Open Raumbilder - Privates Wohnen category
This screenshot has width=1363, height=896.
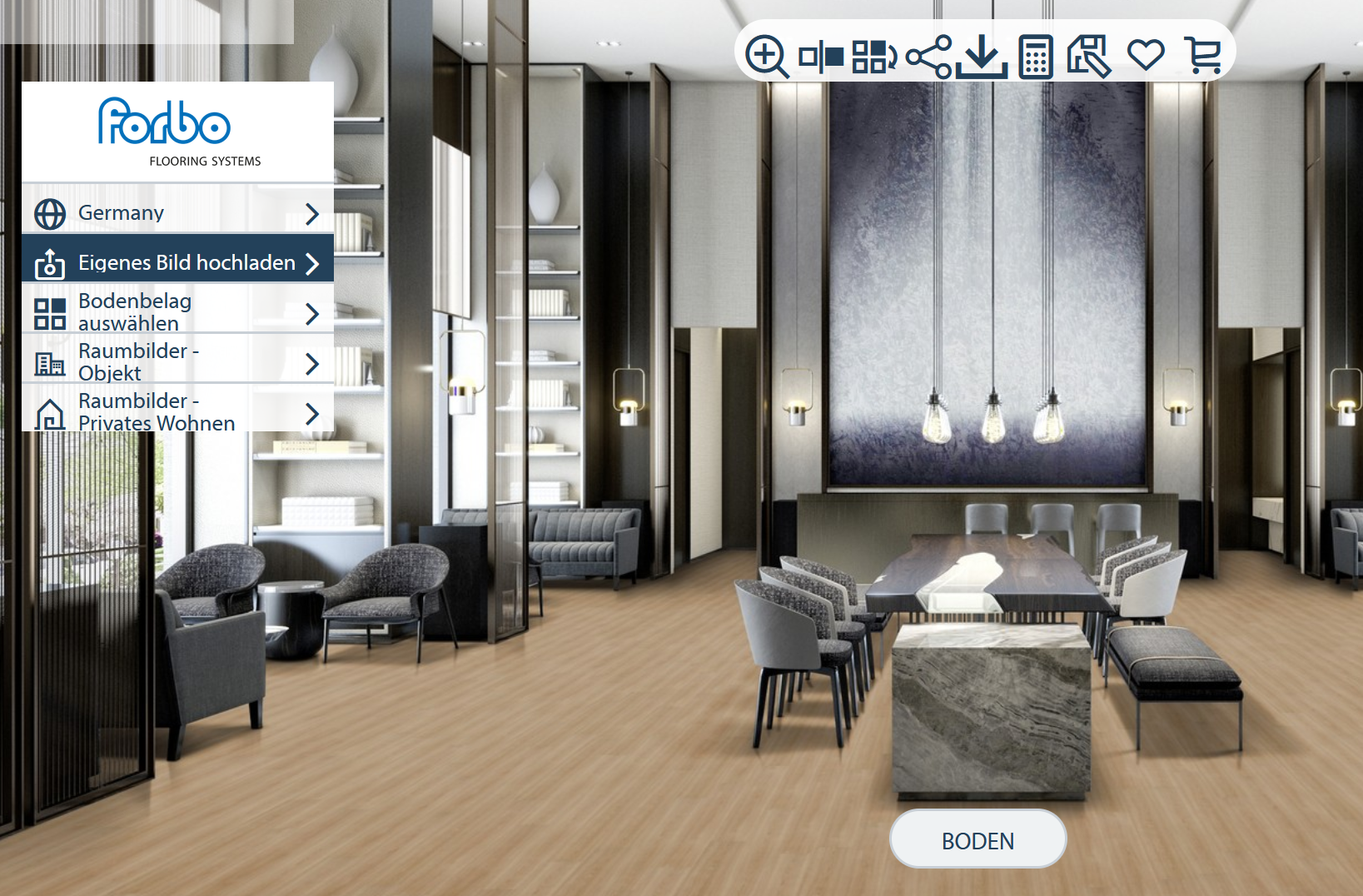[177, 412]
